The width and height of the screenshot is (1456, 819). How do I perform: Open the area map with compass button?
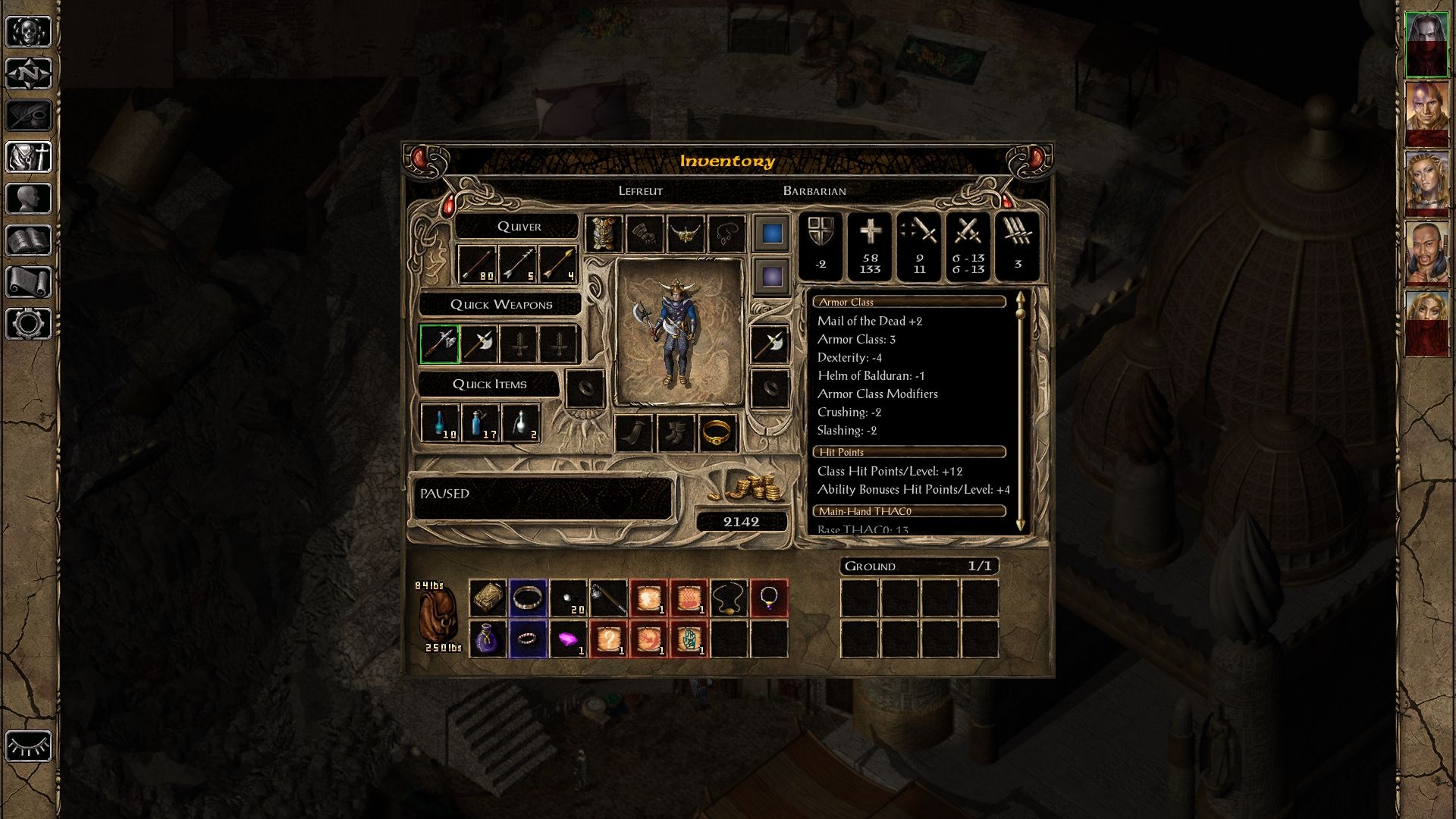pyautogui.click(x=29, y=74)
